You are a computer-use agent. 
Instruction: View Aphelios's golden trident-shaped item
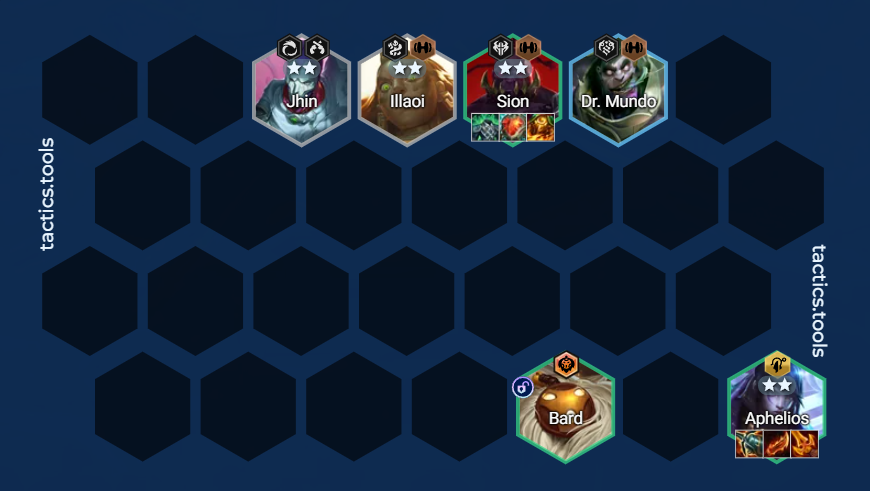[x=804, y=444]
